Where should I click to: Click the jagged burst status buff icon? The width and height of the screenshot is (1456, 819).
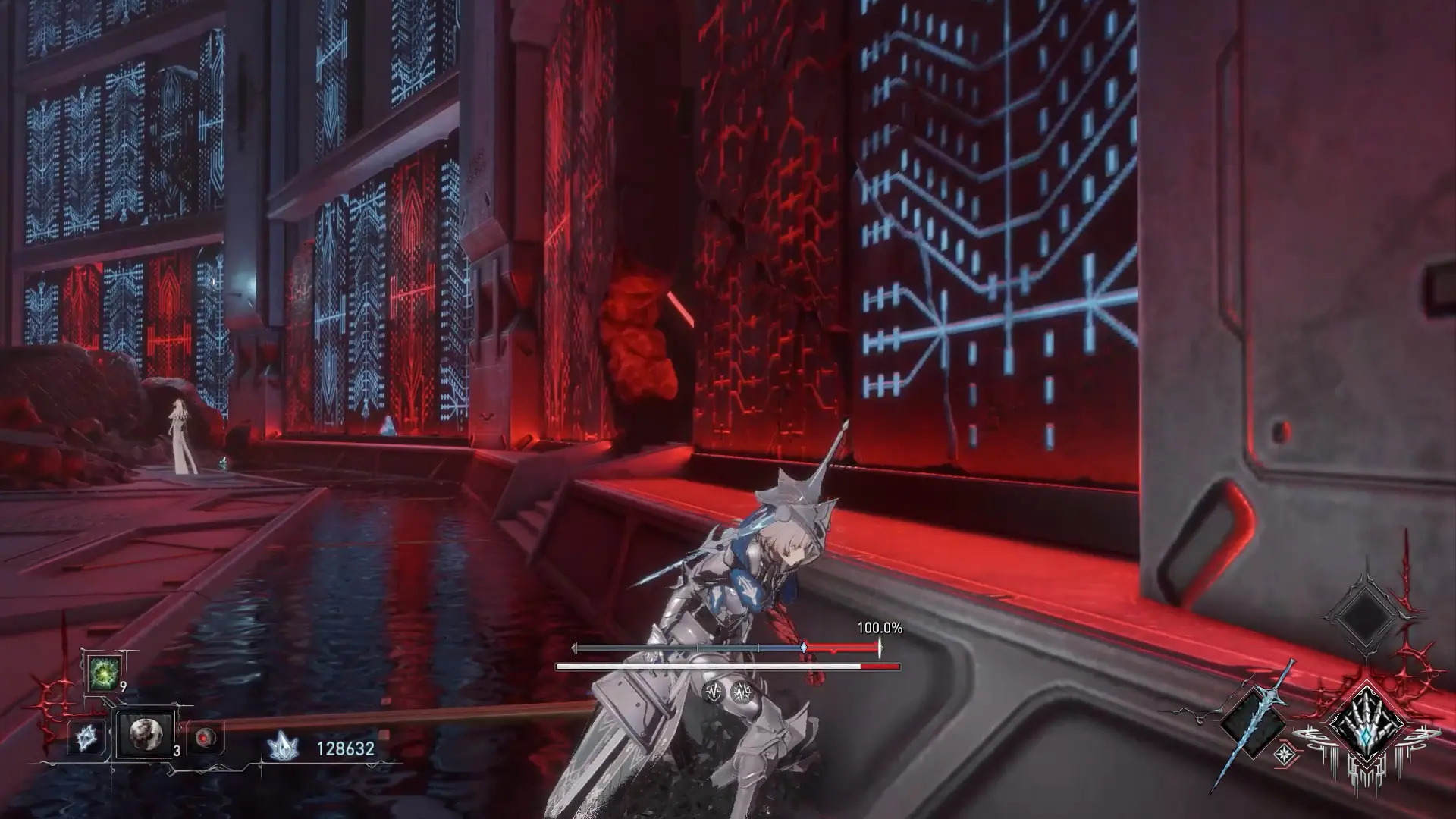tap(741, 692)
